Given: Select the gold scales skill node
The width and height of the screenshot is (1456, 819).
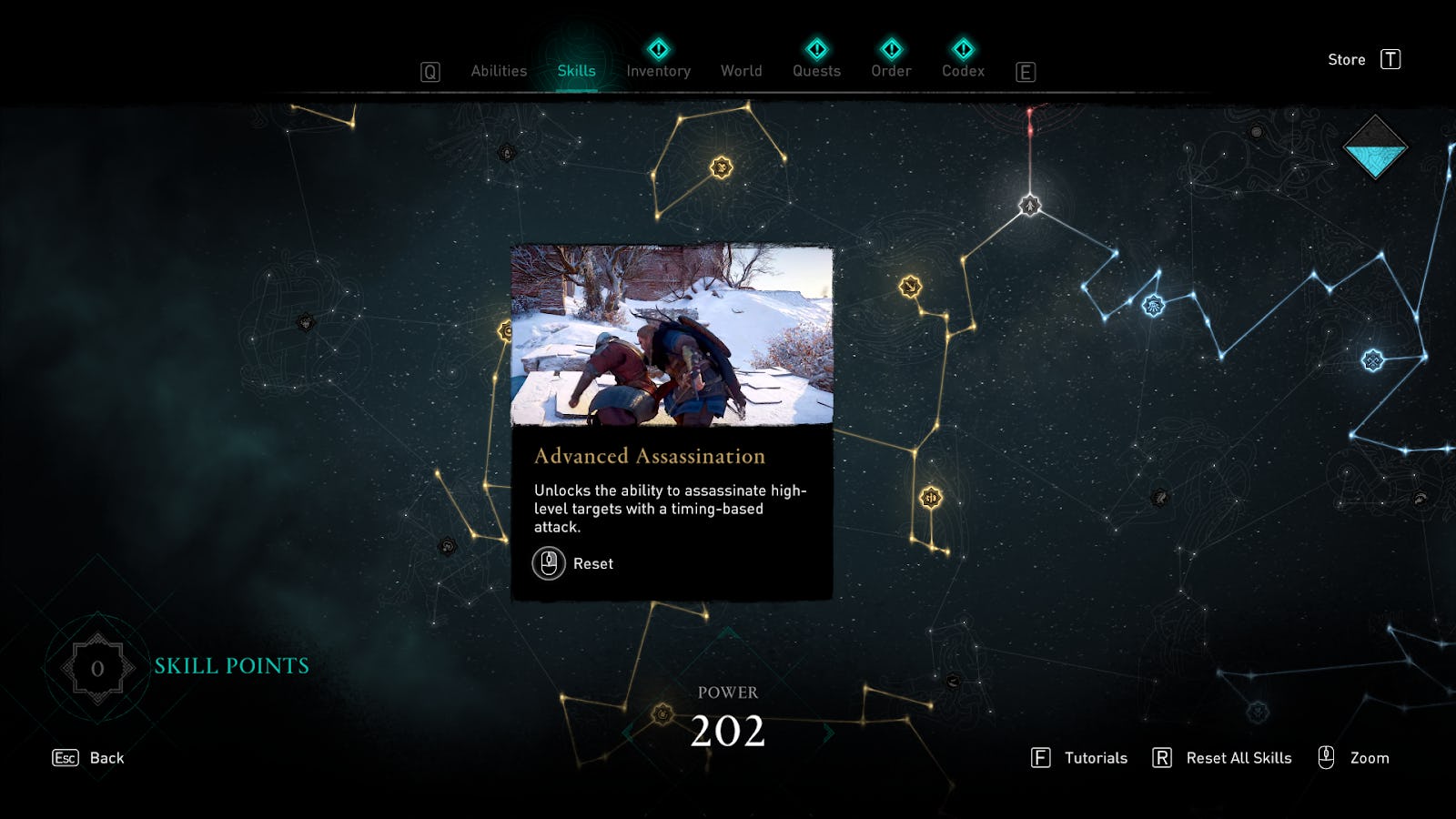Looking at the screenshot, I should (929, 496).
